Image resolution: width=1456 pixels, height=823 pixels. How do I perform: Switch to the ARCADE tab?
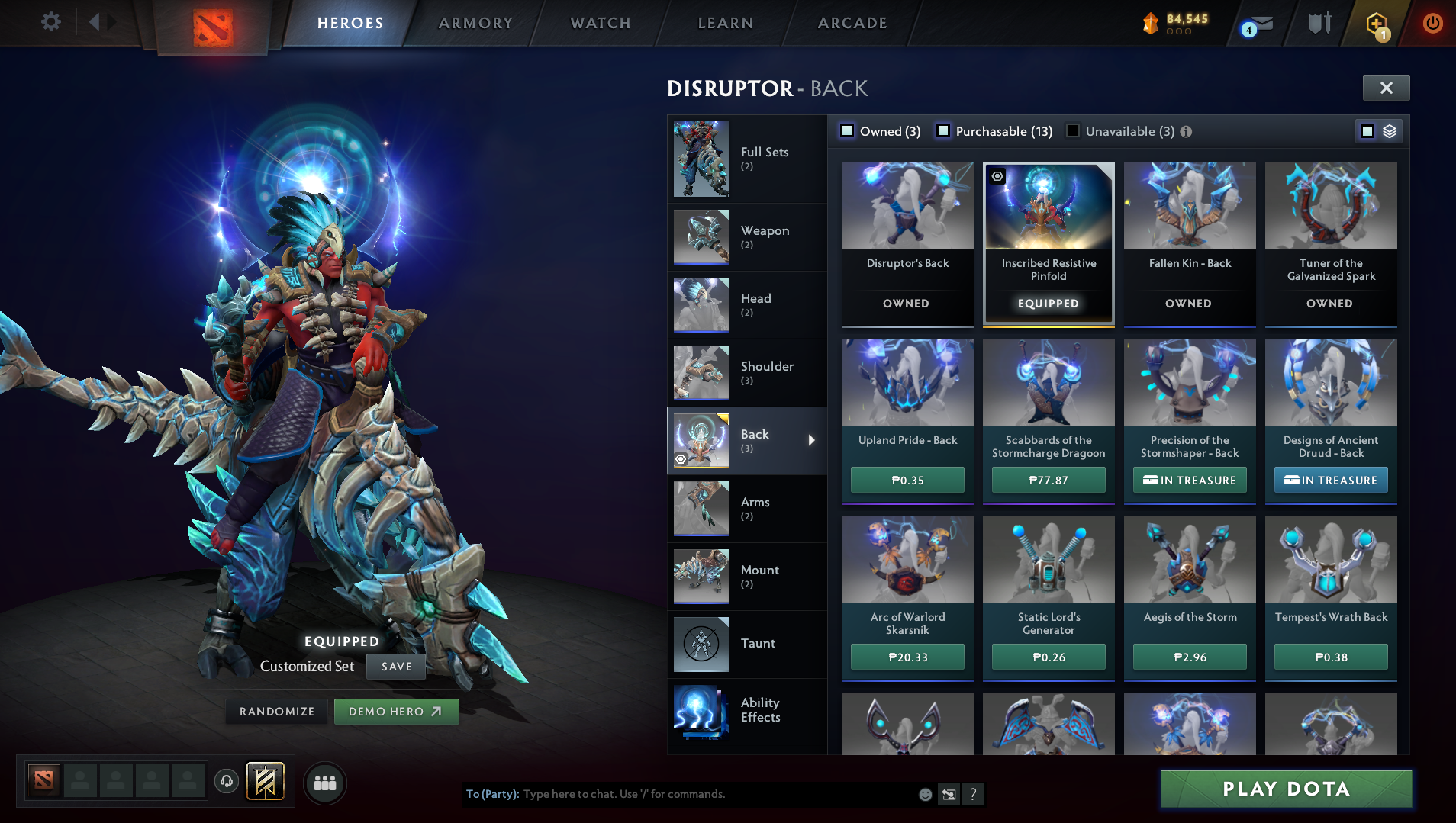click(852, 23)
